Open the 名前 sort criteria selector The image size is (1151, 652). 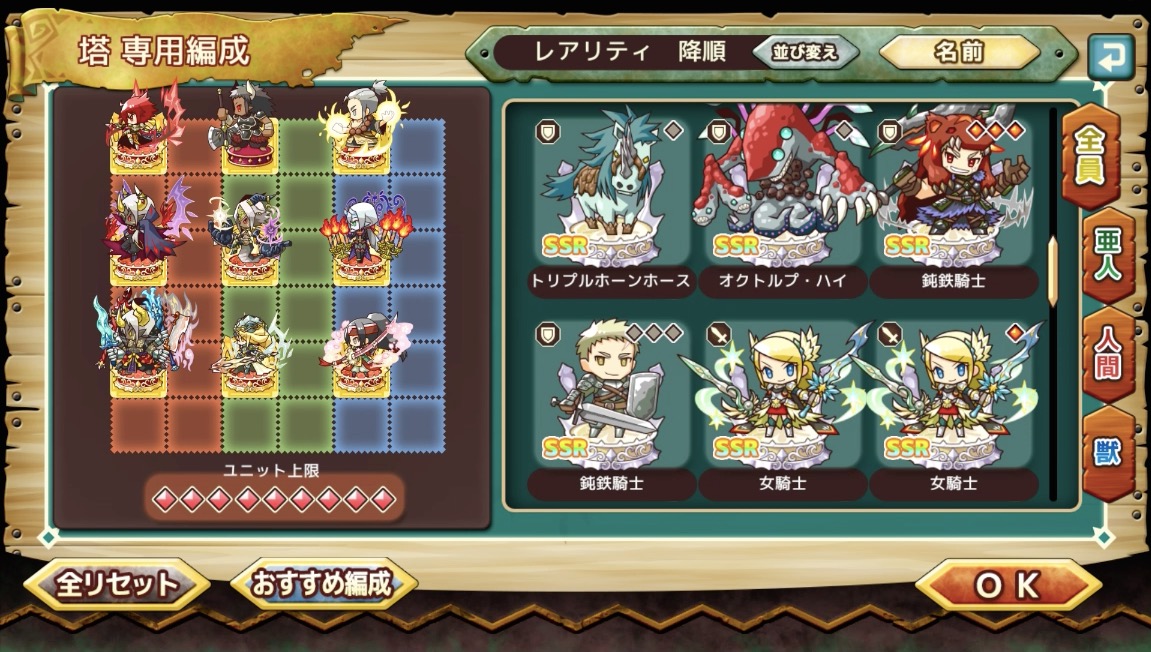click(959, 53)
